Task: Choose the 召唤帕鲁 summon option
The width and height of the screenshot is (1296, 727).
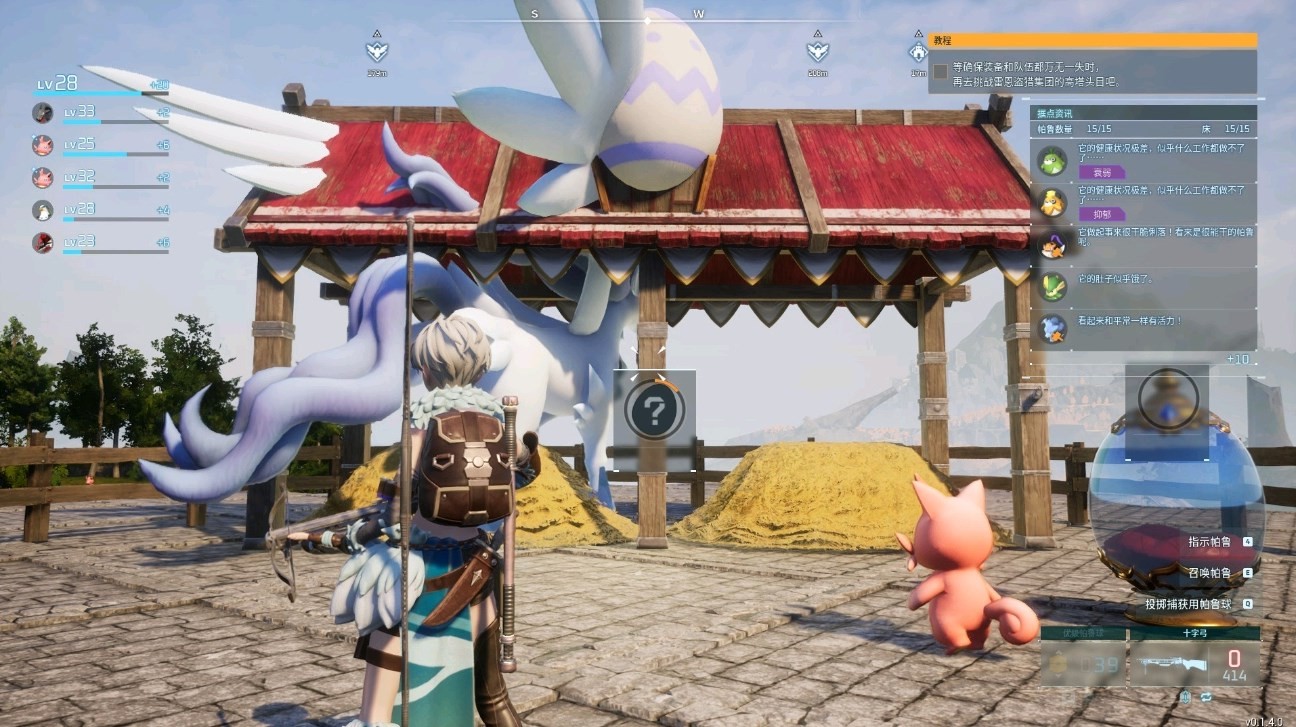Action: [1210, 573]
